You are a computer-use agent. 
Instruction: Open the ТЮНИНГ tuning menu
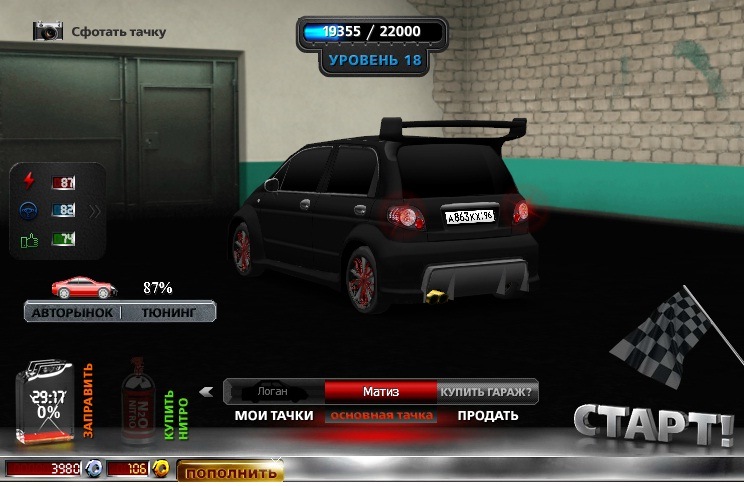[x=177, y=313]
